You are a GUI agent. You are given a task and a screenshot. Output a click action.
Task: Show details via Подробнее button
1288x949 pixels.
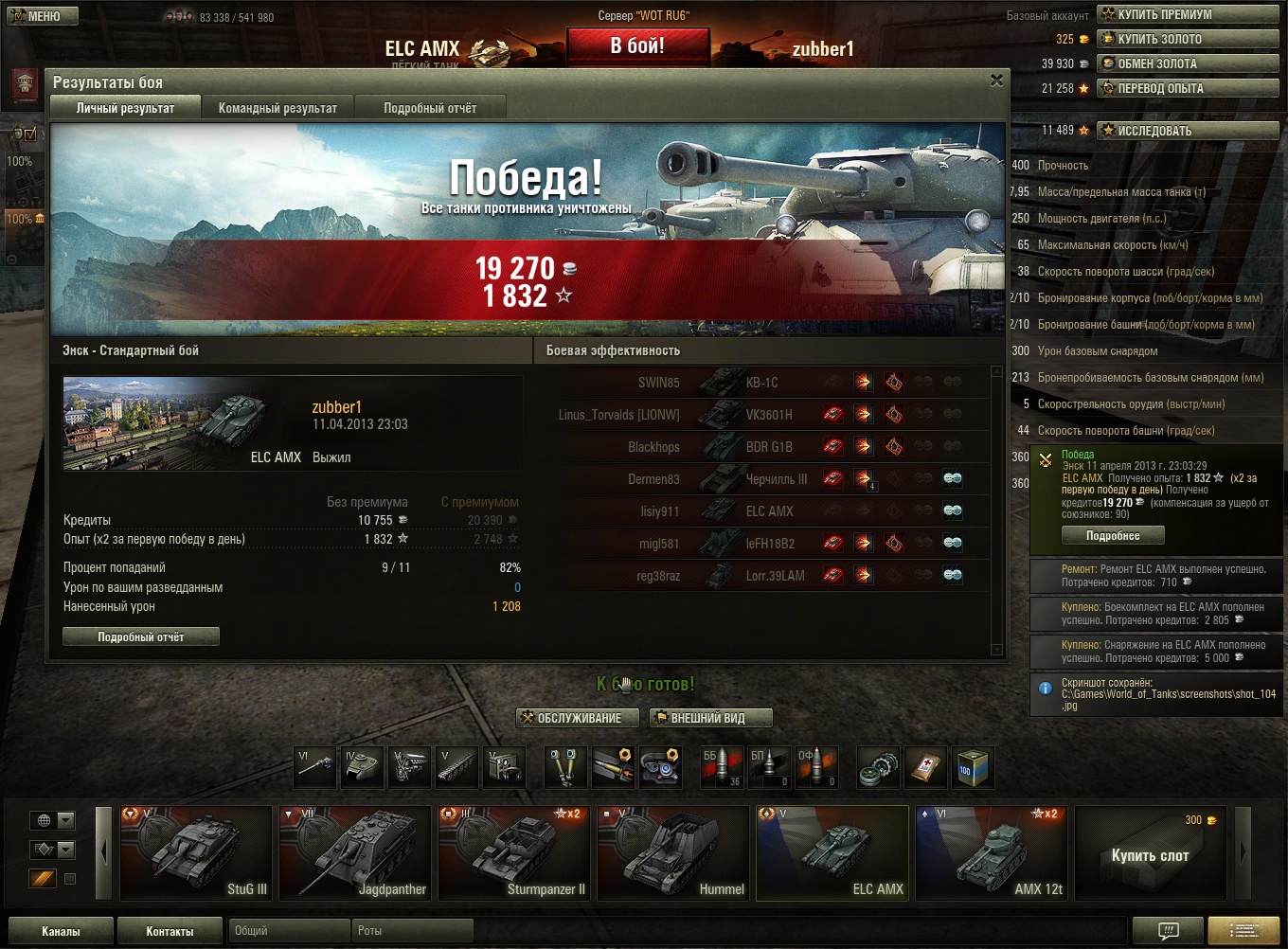point(1113,536)
